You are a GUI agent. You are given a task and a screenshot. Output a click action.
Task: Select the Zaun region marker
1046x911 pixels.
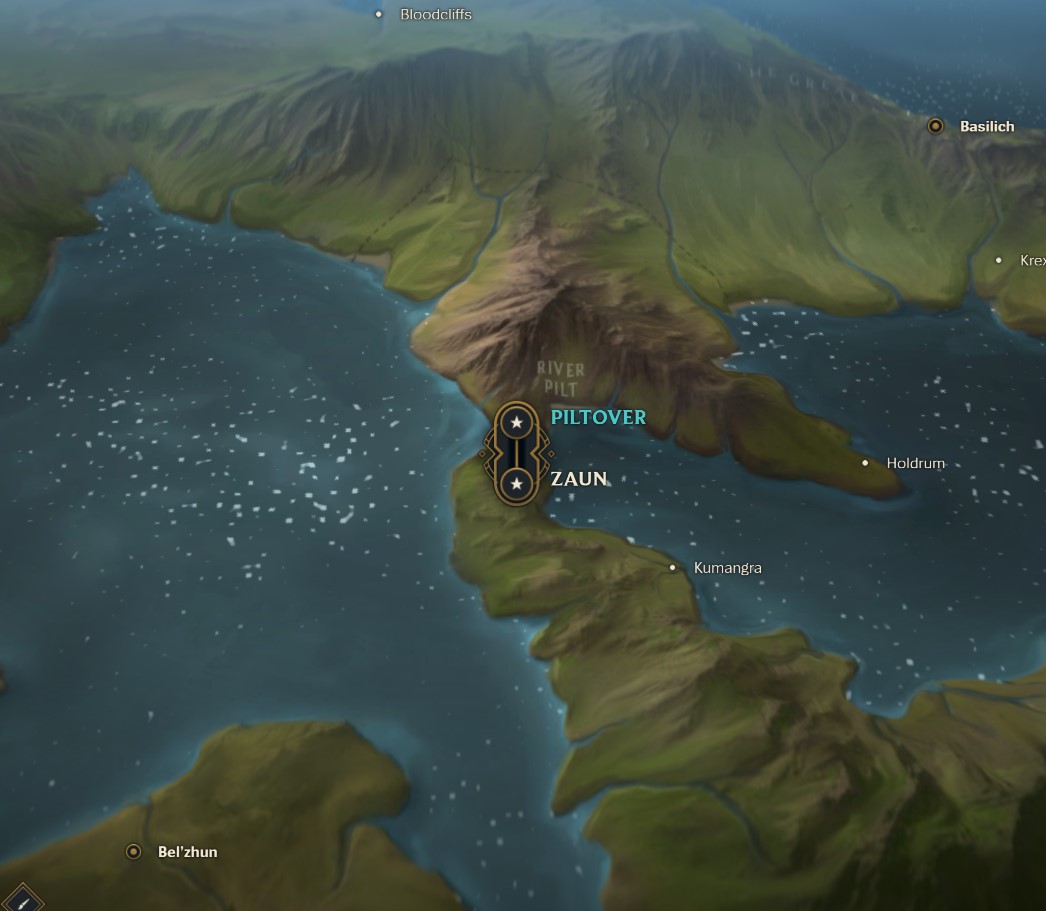[516, 484]
